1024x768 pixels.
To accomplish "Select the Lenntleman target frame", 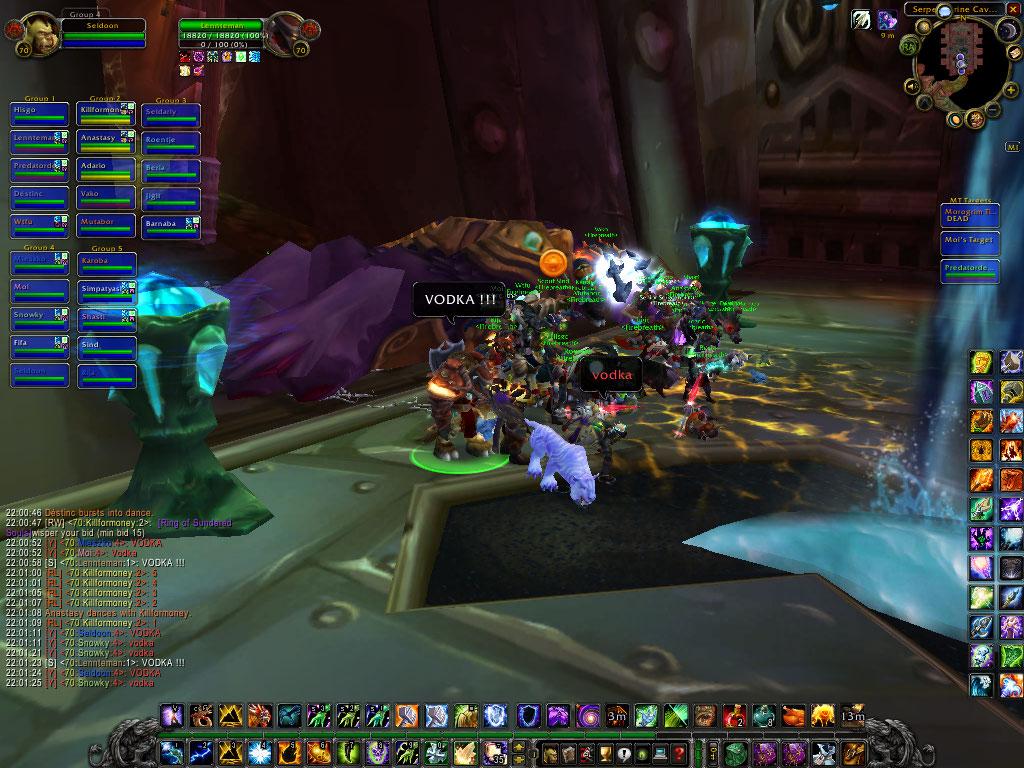I will 222,32.
